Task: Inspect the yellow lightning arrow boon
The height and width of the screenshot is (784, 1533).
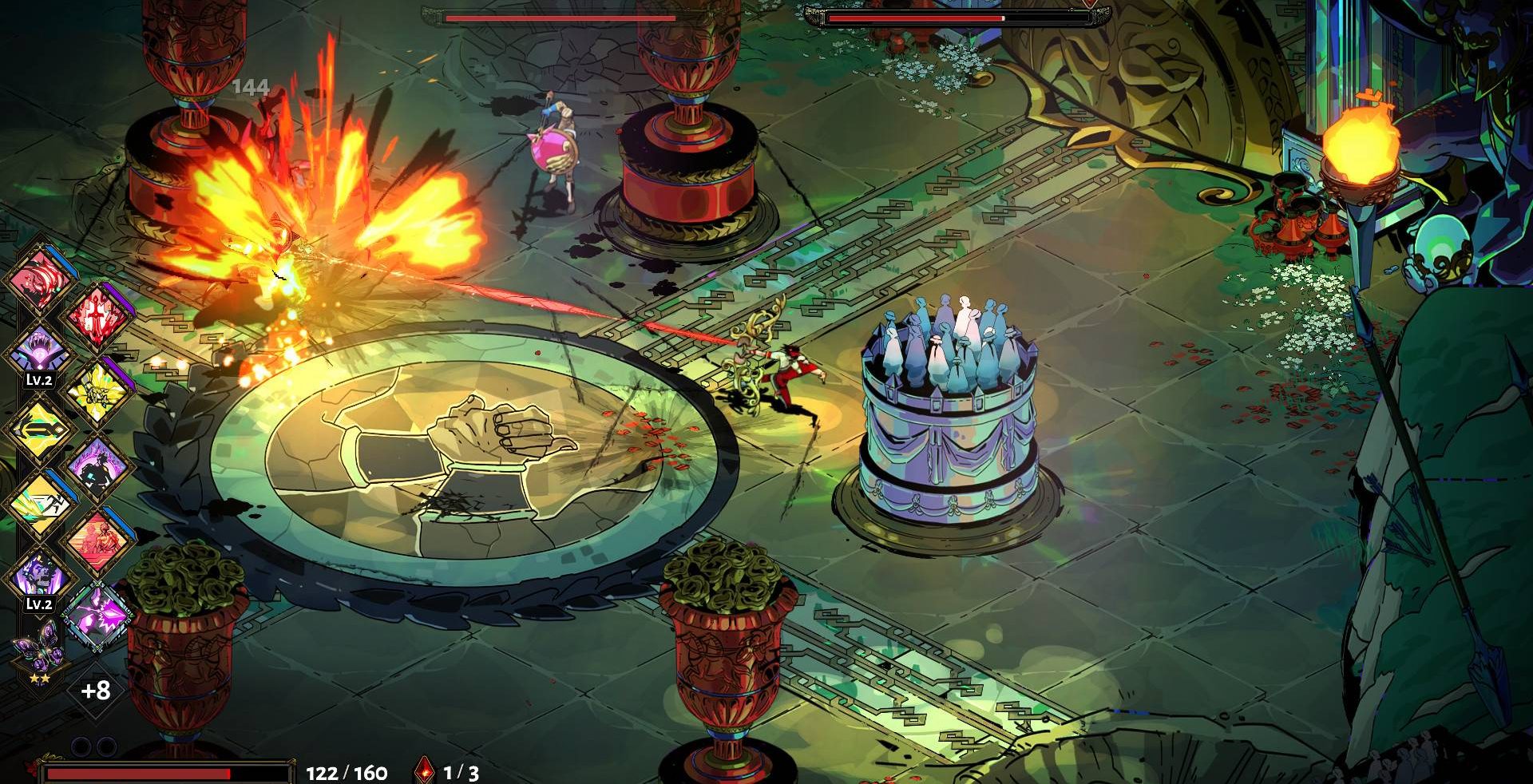Action: [38, 429]
